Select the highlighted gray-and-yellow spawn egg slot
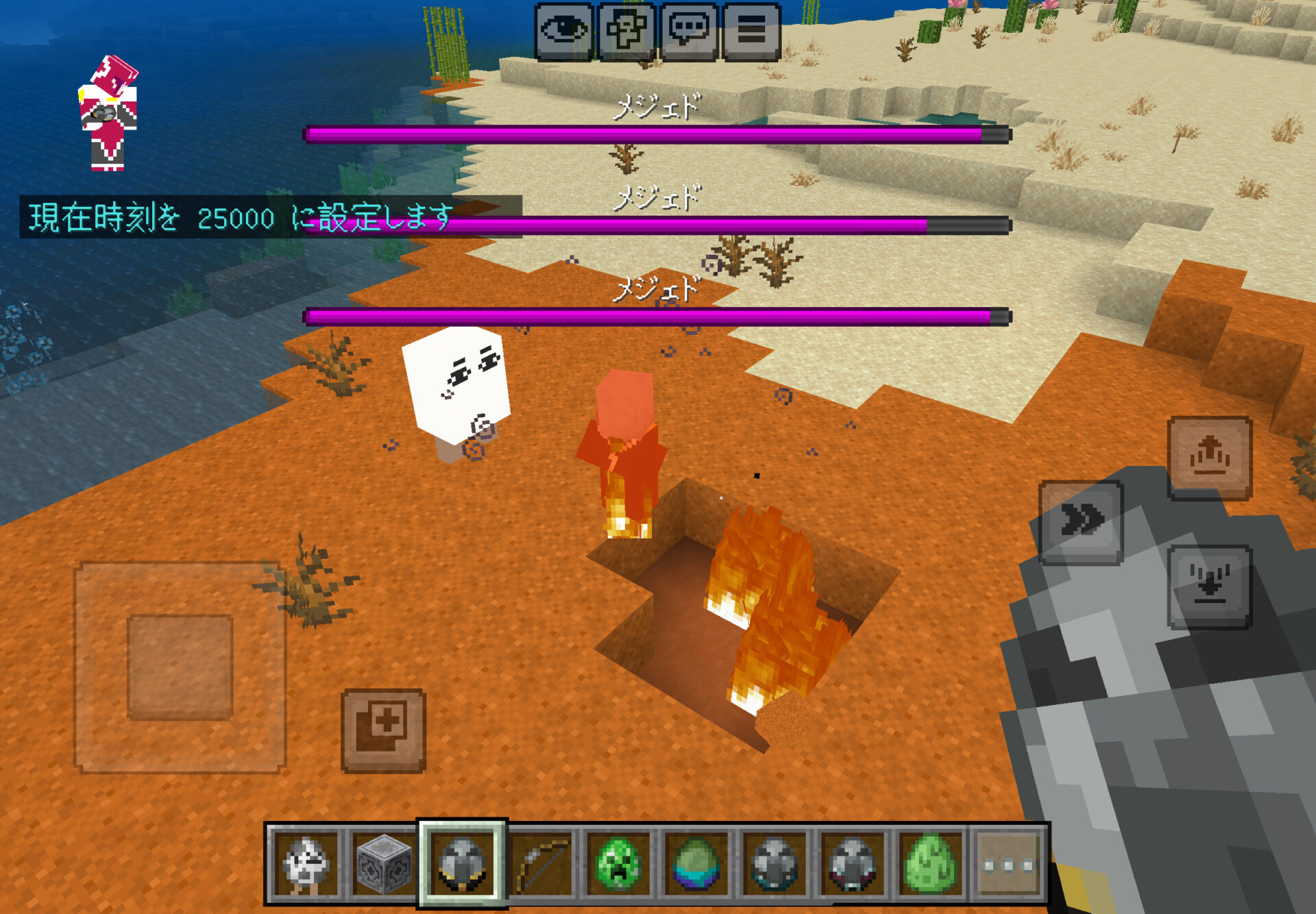Screen dimensions: 1316x914 (462, 865)
